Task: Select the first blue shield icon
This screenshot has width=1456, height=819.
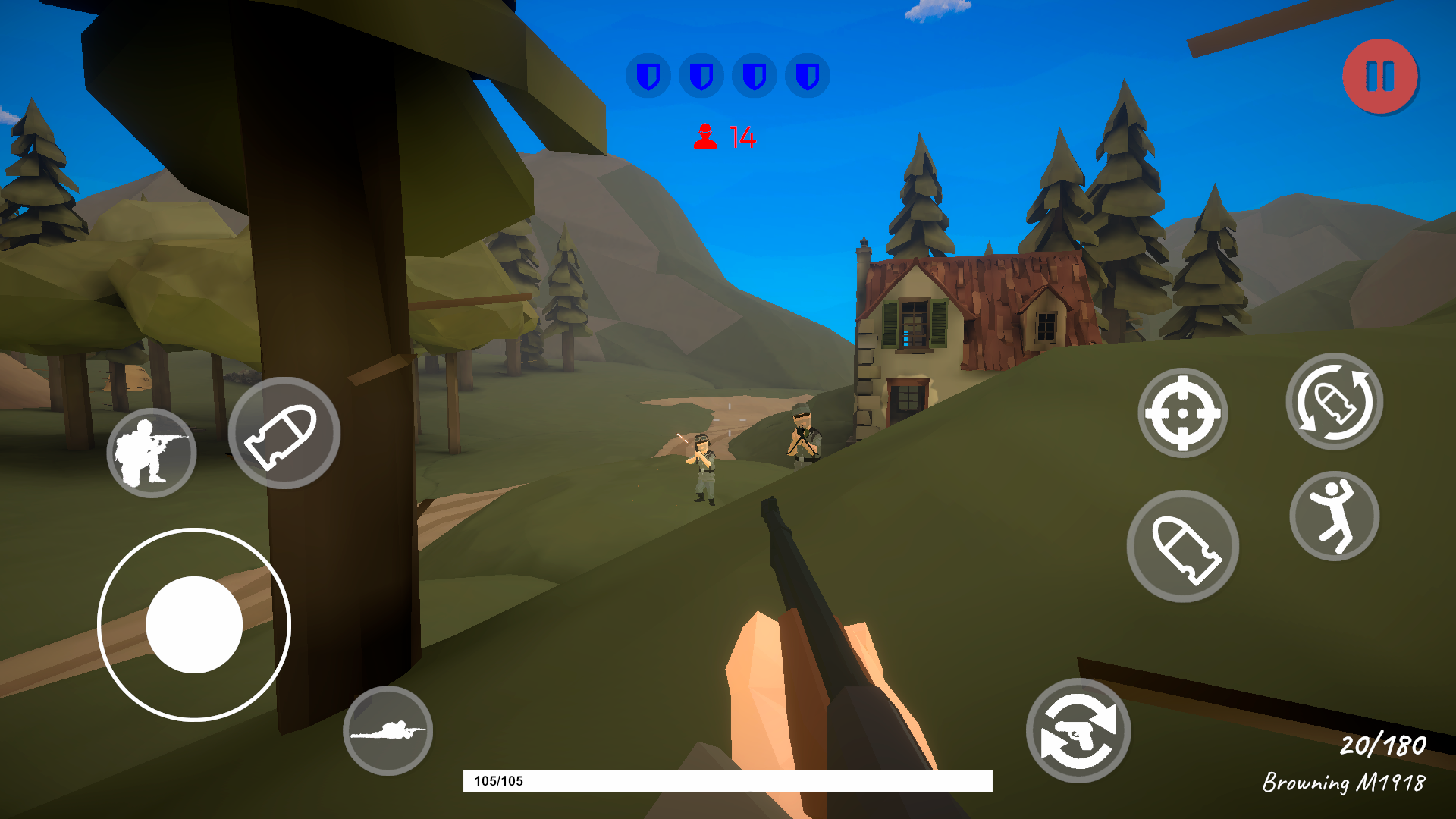Action: click(650, 75)
